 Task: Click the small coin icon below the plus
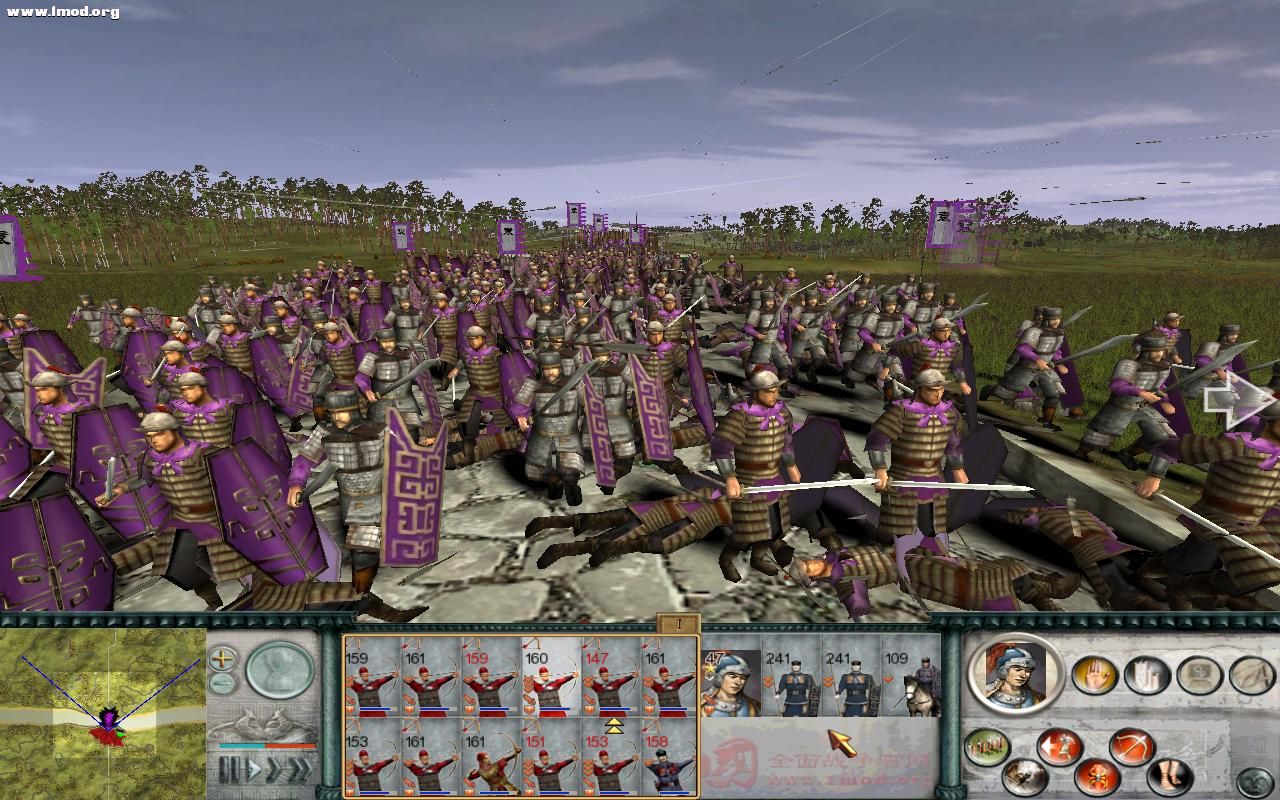click(220, 682)
